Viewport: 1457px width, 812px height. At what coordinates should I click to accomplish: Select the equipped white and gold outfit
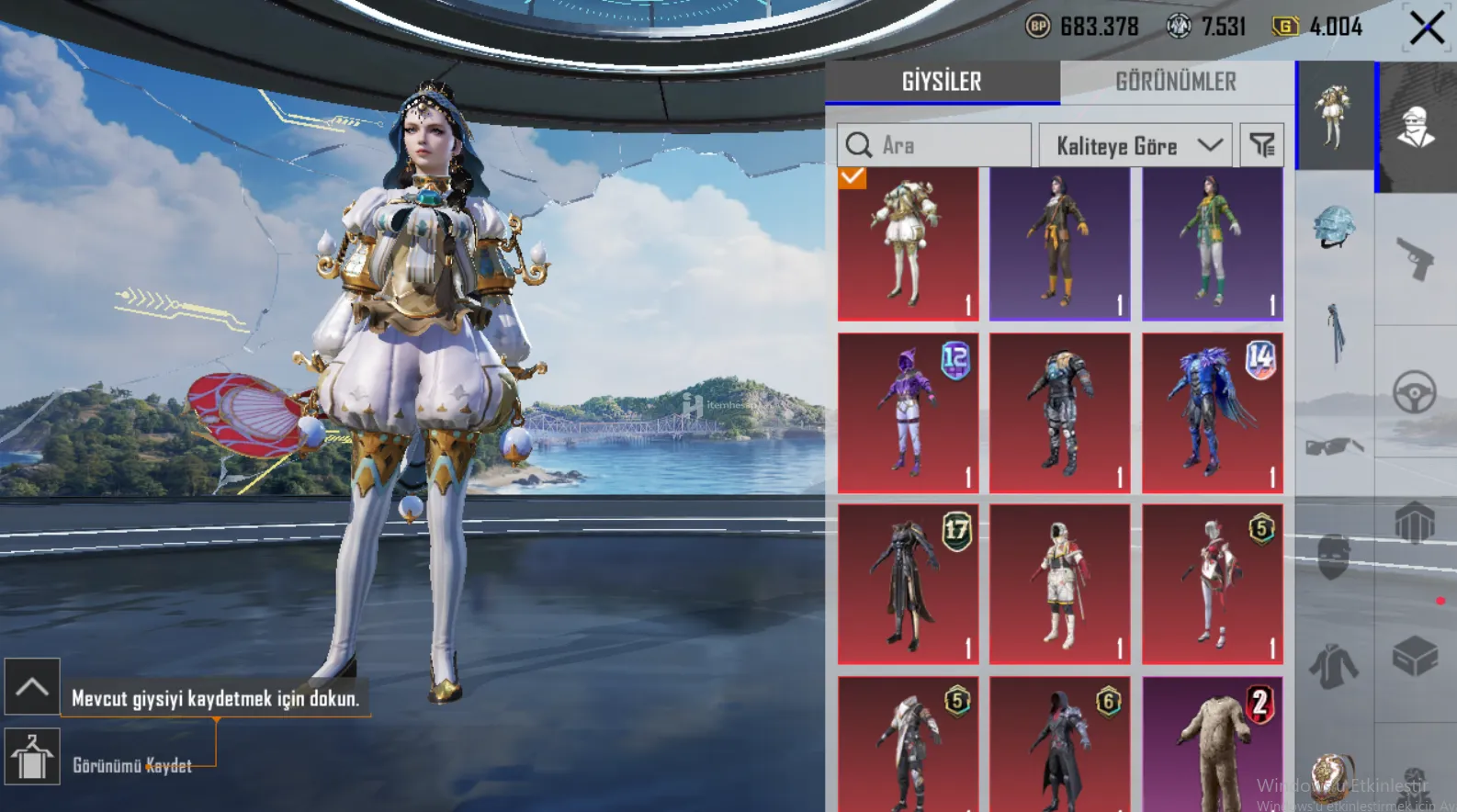tap(908, 243)
